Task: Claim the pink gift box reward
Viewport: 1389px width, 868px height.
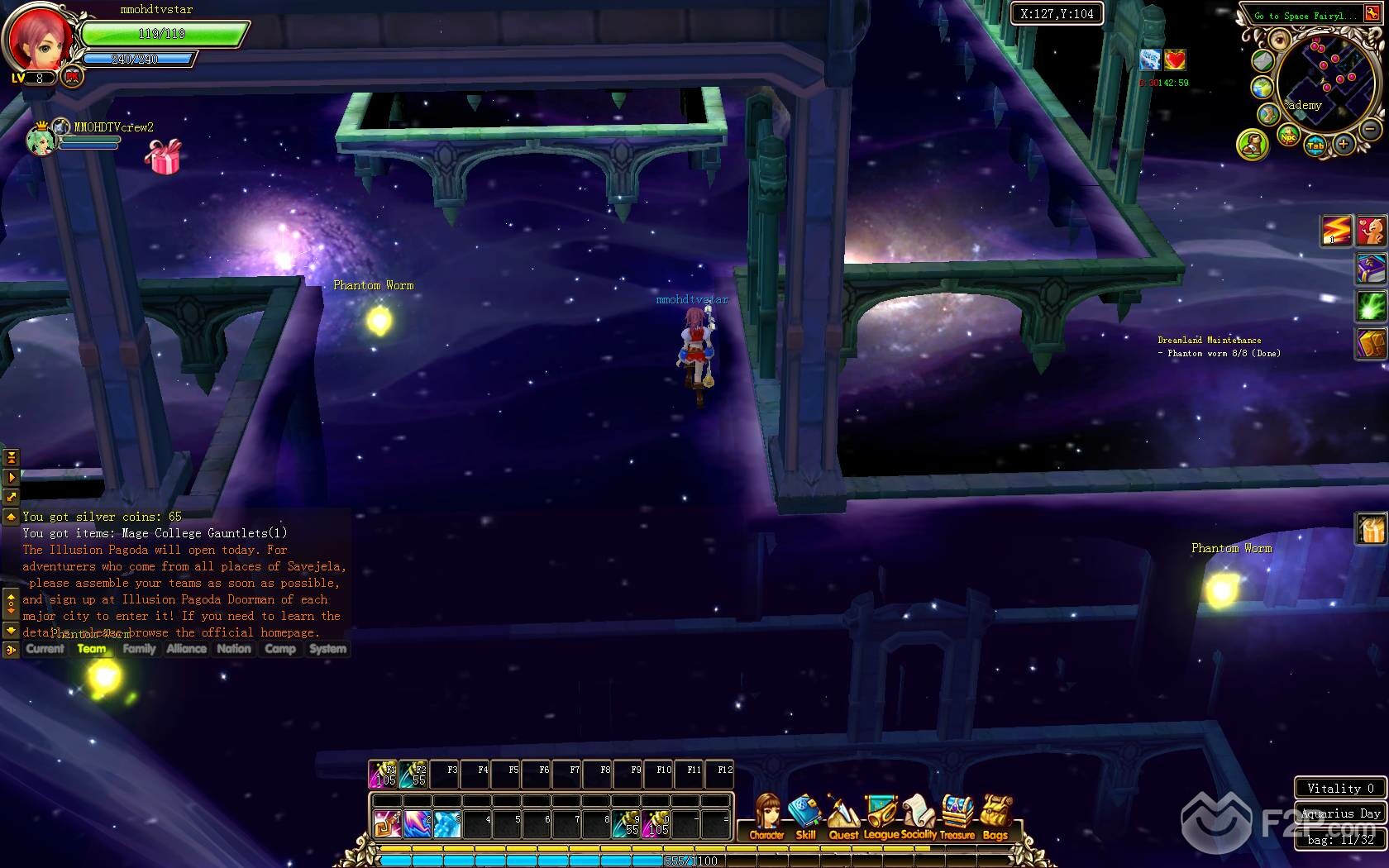Action: [x=163, y=156]
